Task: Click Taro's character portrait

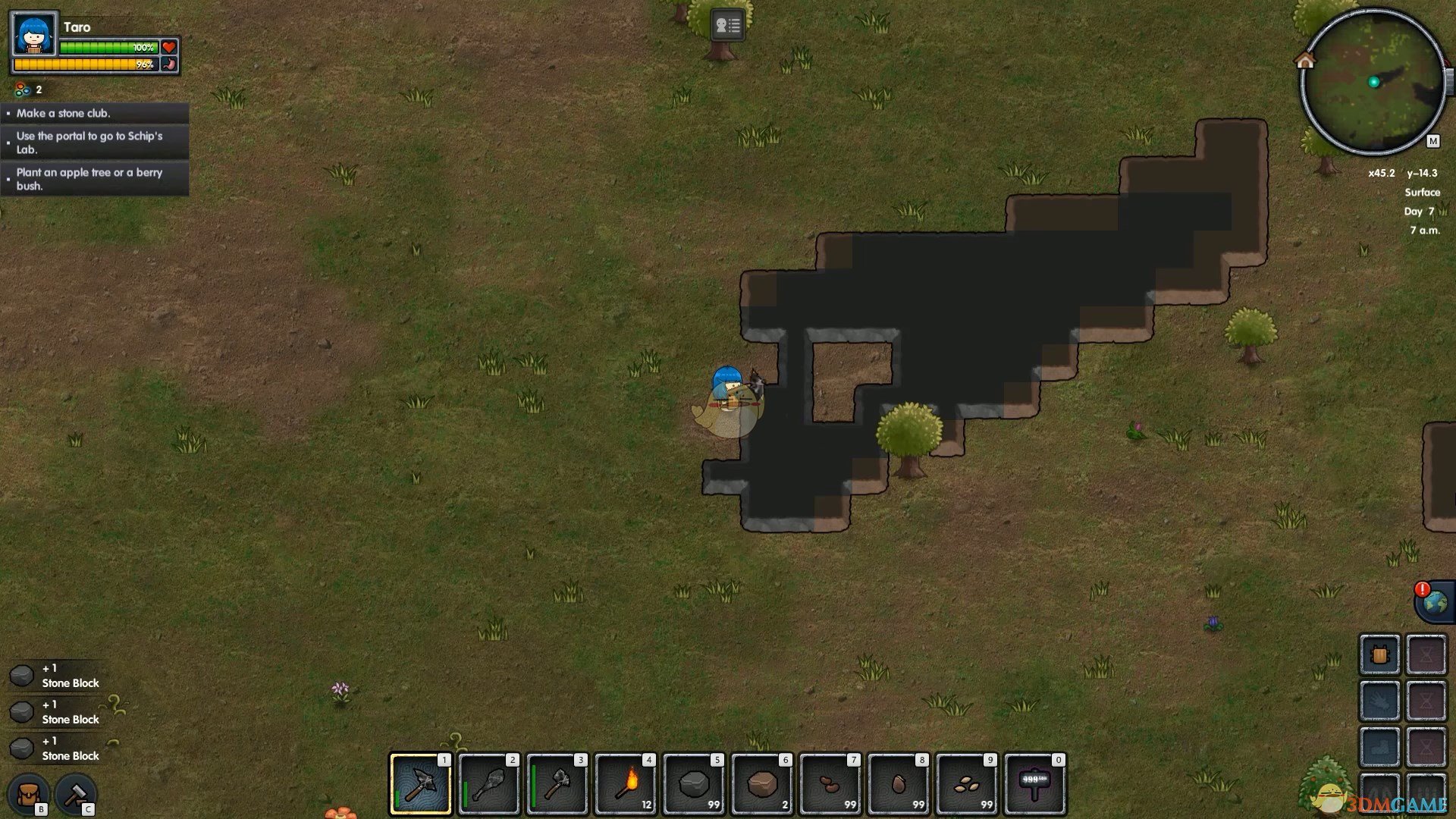Action: click(34, 34)
